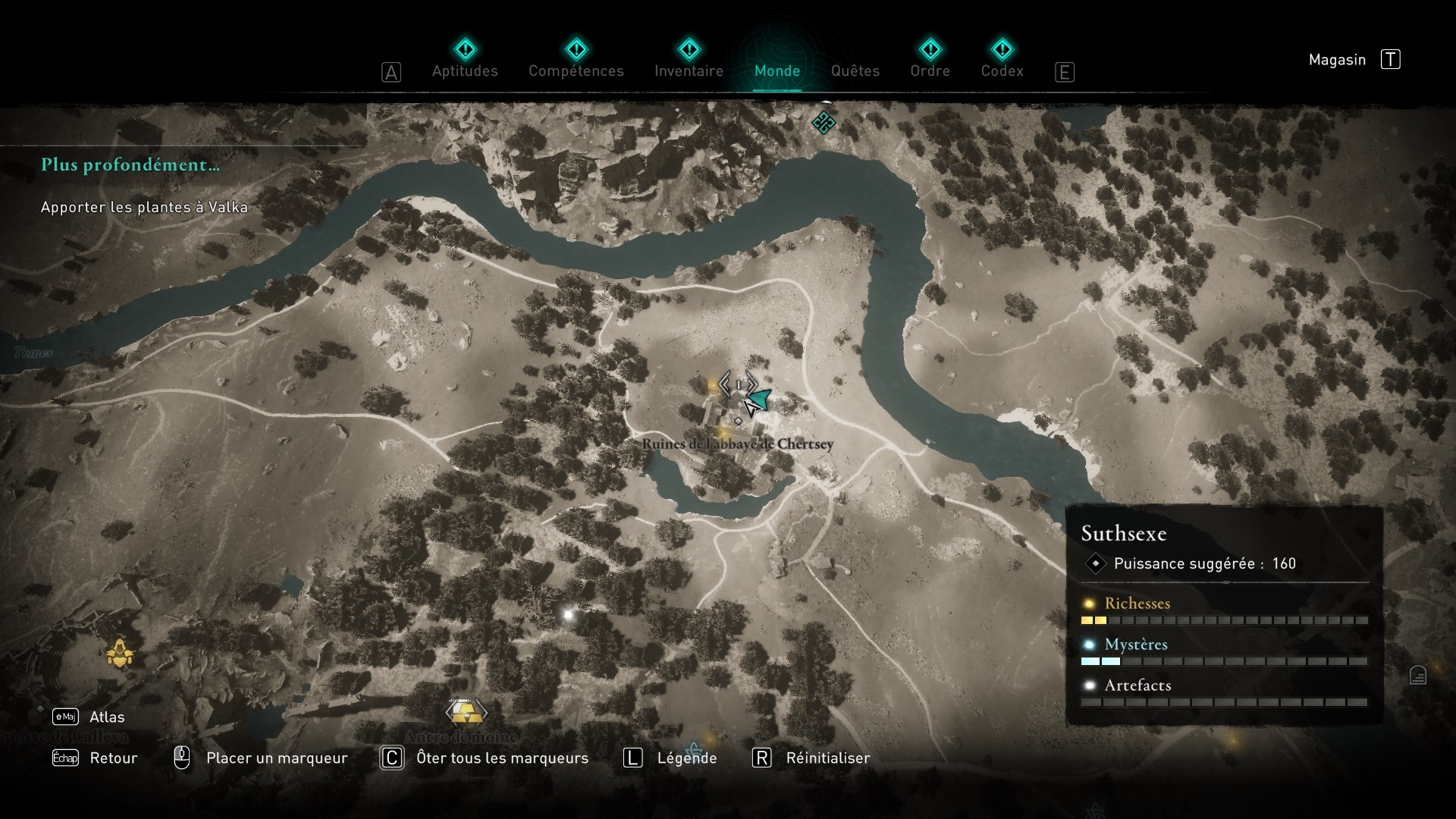Open the Atlas
1456x819 pixels.
pos(108,717)
